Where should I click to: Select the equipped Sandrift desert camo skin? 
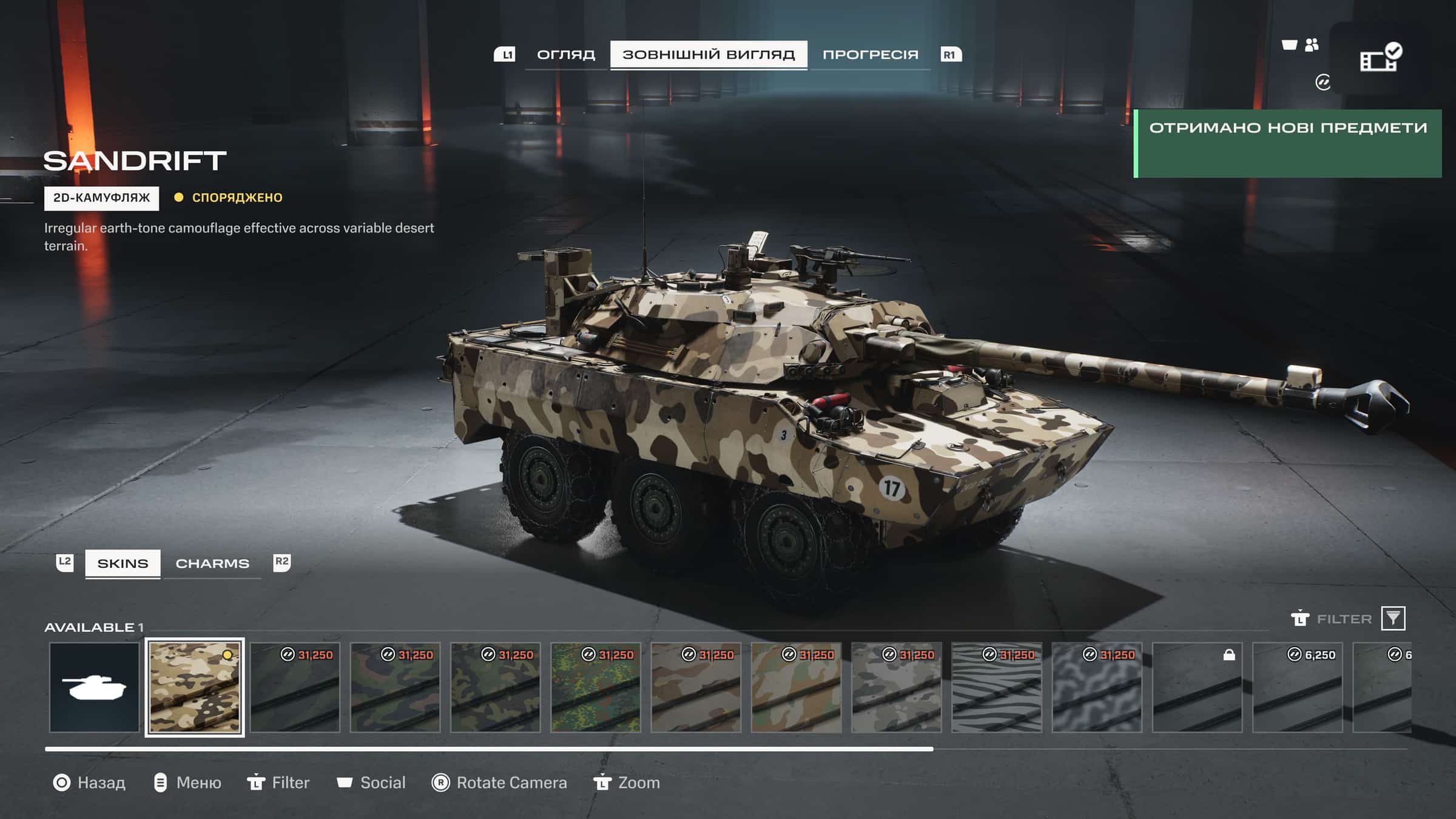tap(195, 687)
